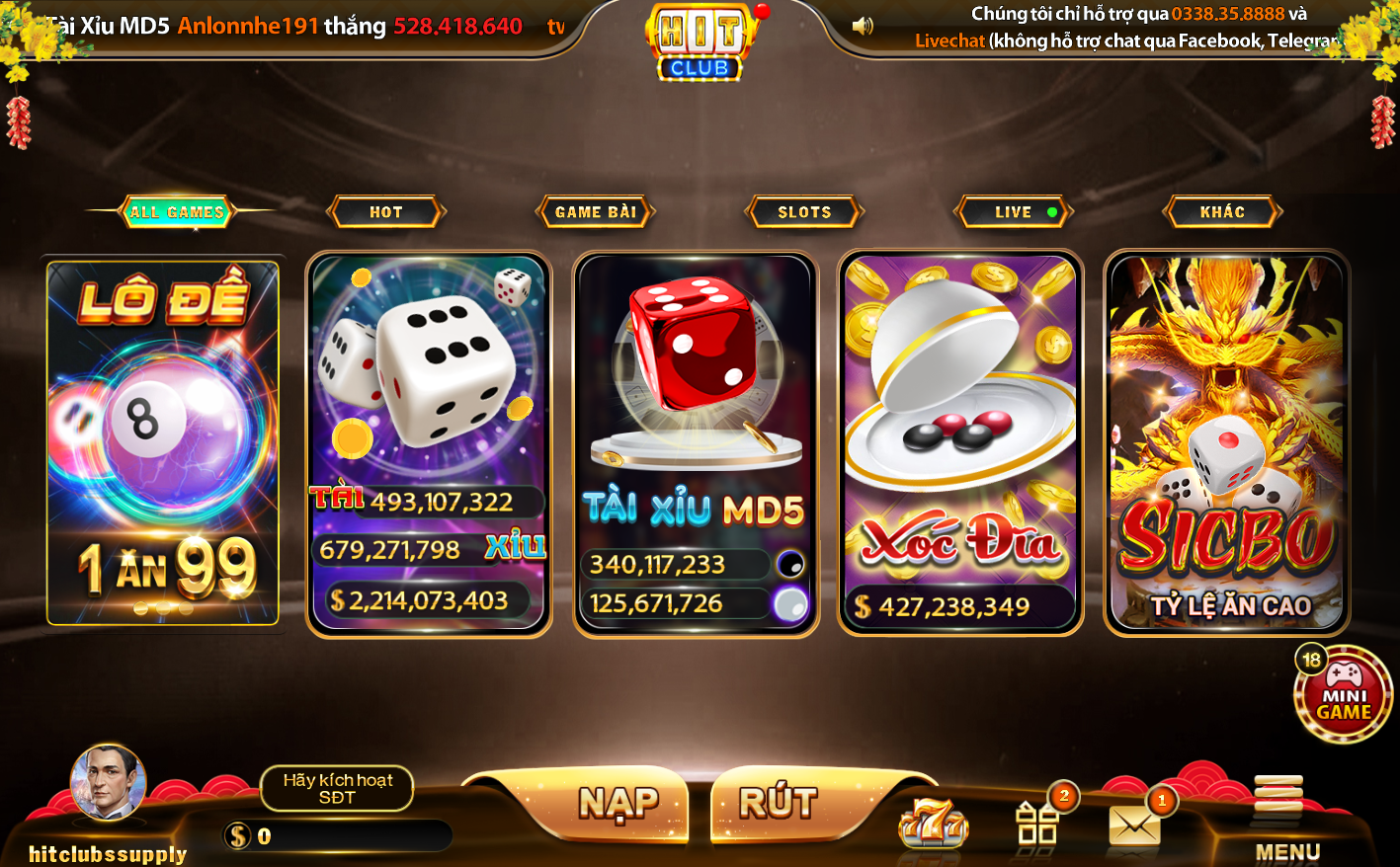Open the gift box icon with badge 2
This screenshot has height=867, width=1400.
[1036, 826]
